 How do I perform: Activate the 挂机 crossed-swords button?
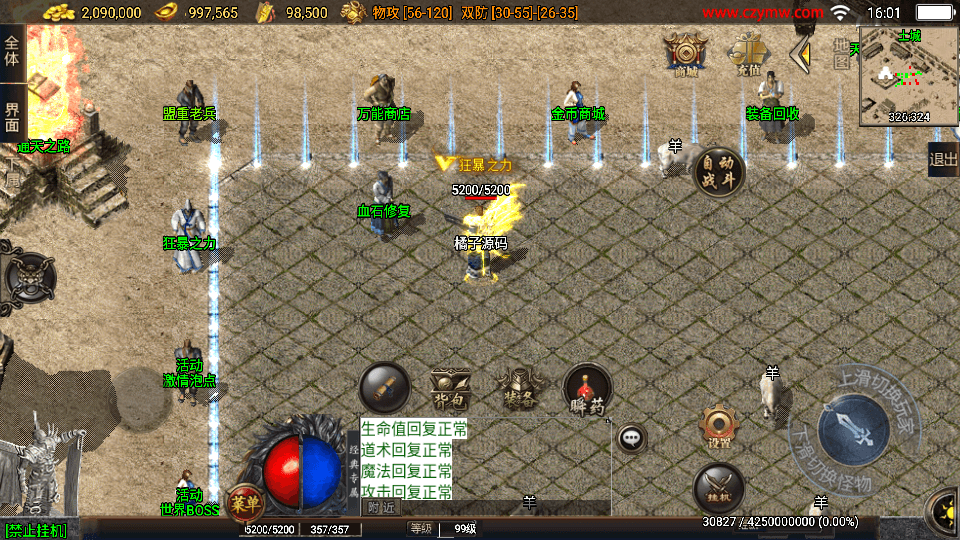[x=718, y=487]
